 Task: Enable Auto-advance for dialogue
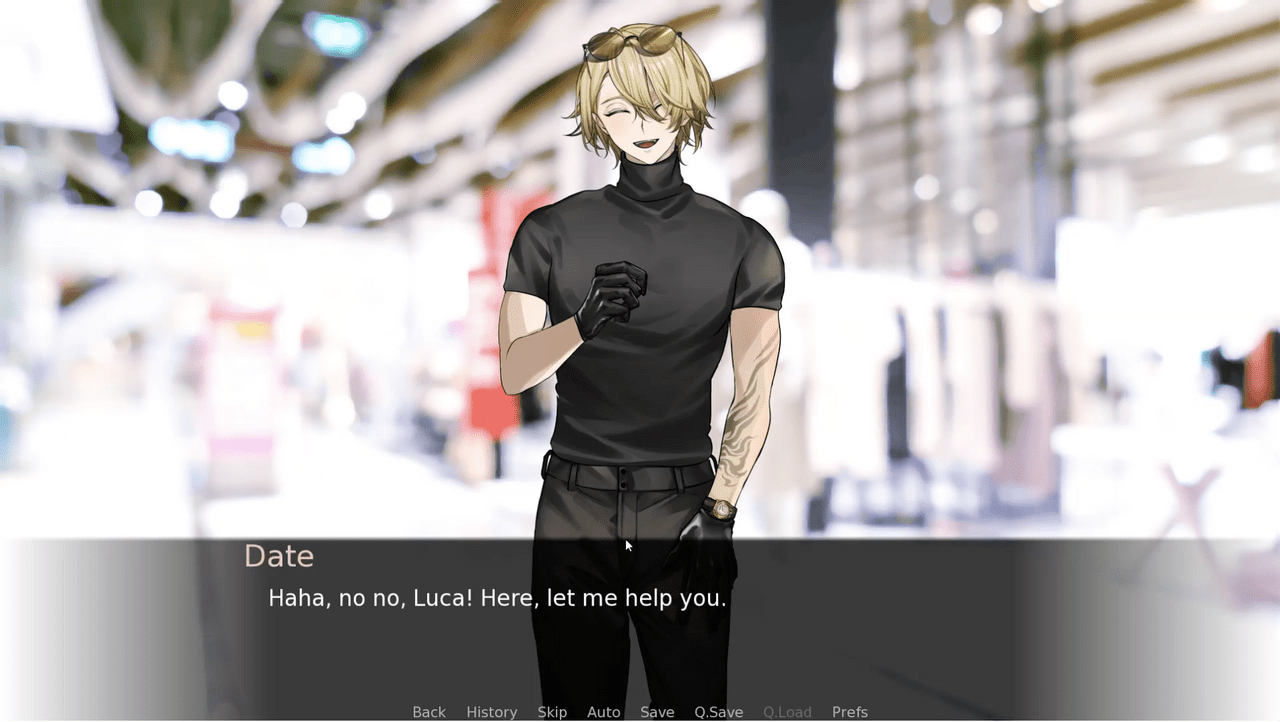(603, 712)
